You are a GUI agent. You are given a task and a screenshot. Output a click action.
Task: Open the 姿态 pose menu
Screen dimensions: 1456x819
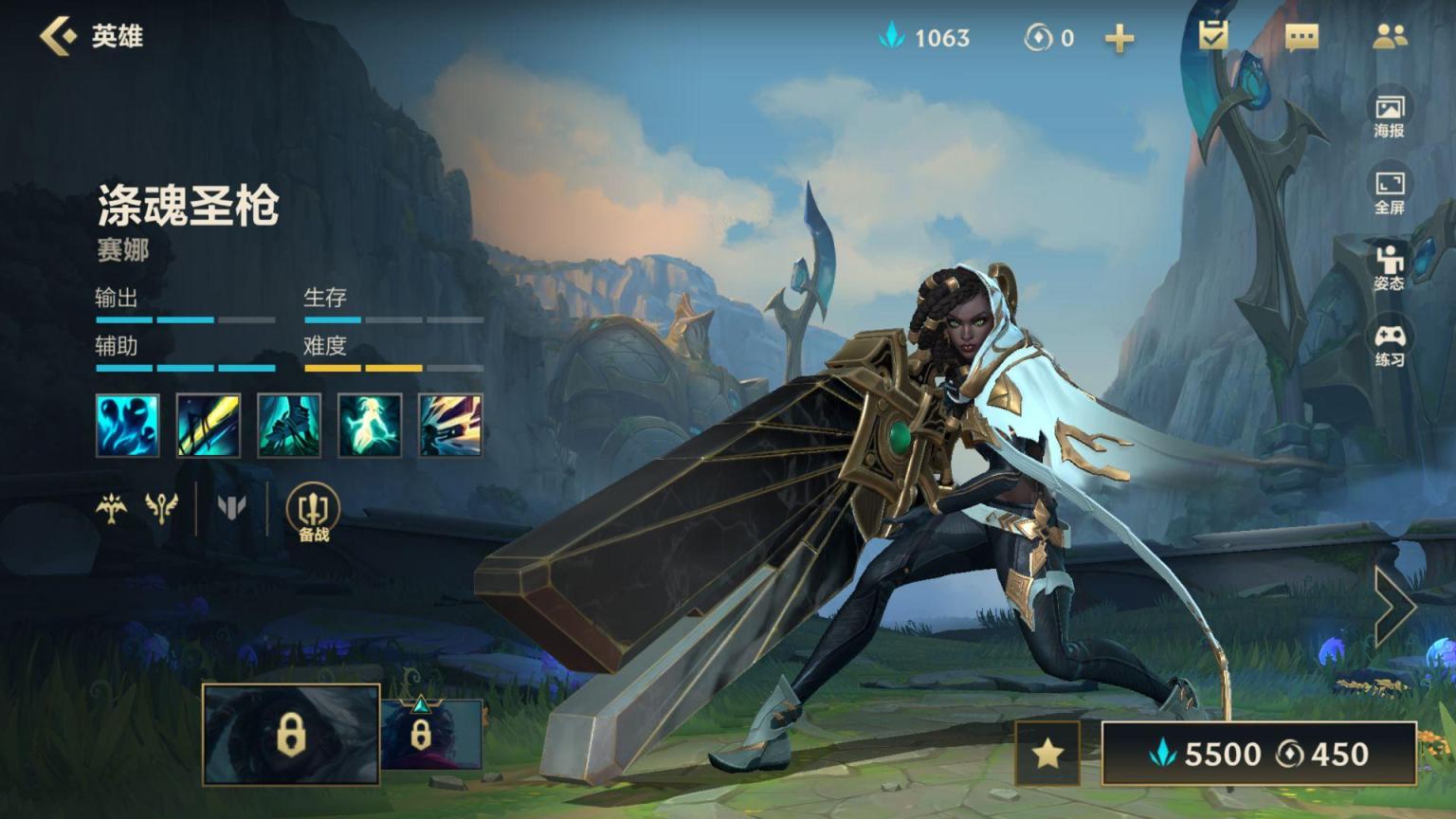tap(1389, 267)
